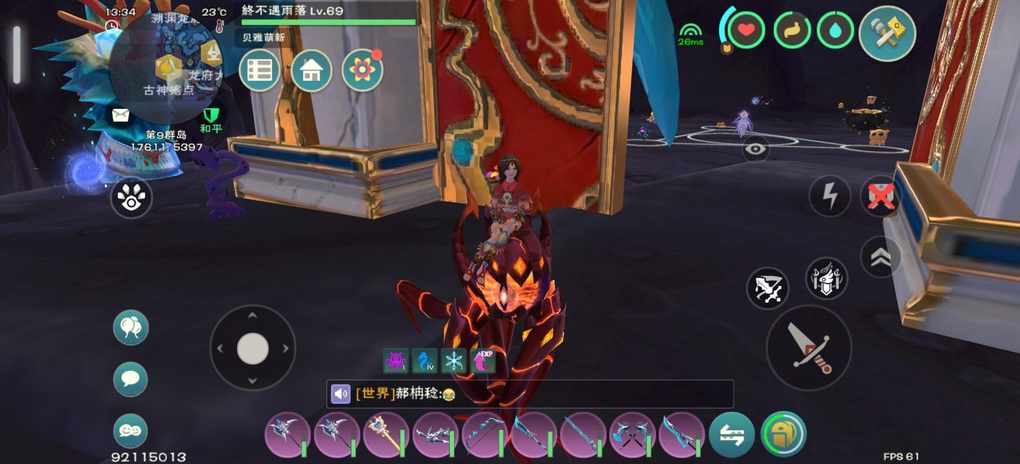The image size is (1020, 464).
Task: Tap the sword attack button
Action: (x=808, y=347)
